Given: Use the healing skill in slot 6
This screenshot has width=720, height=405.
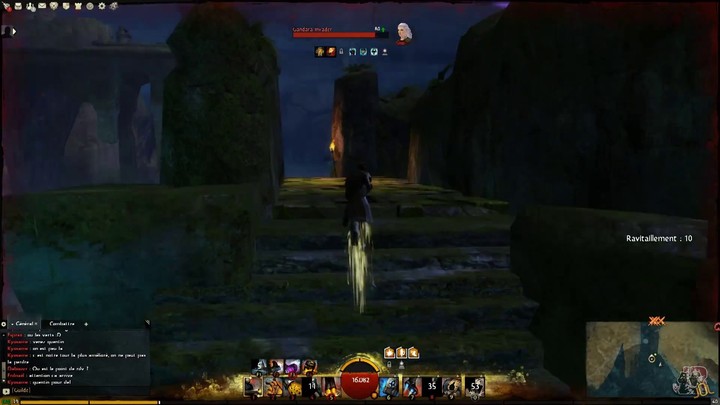Looking at the screenshot, I should [389, 385].
